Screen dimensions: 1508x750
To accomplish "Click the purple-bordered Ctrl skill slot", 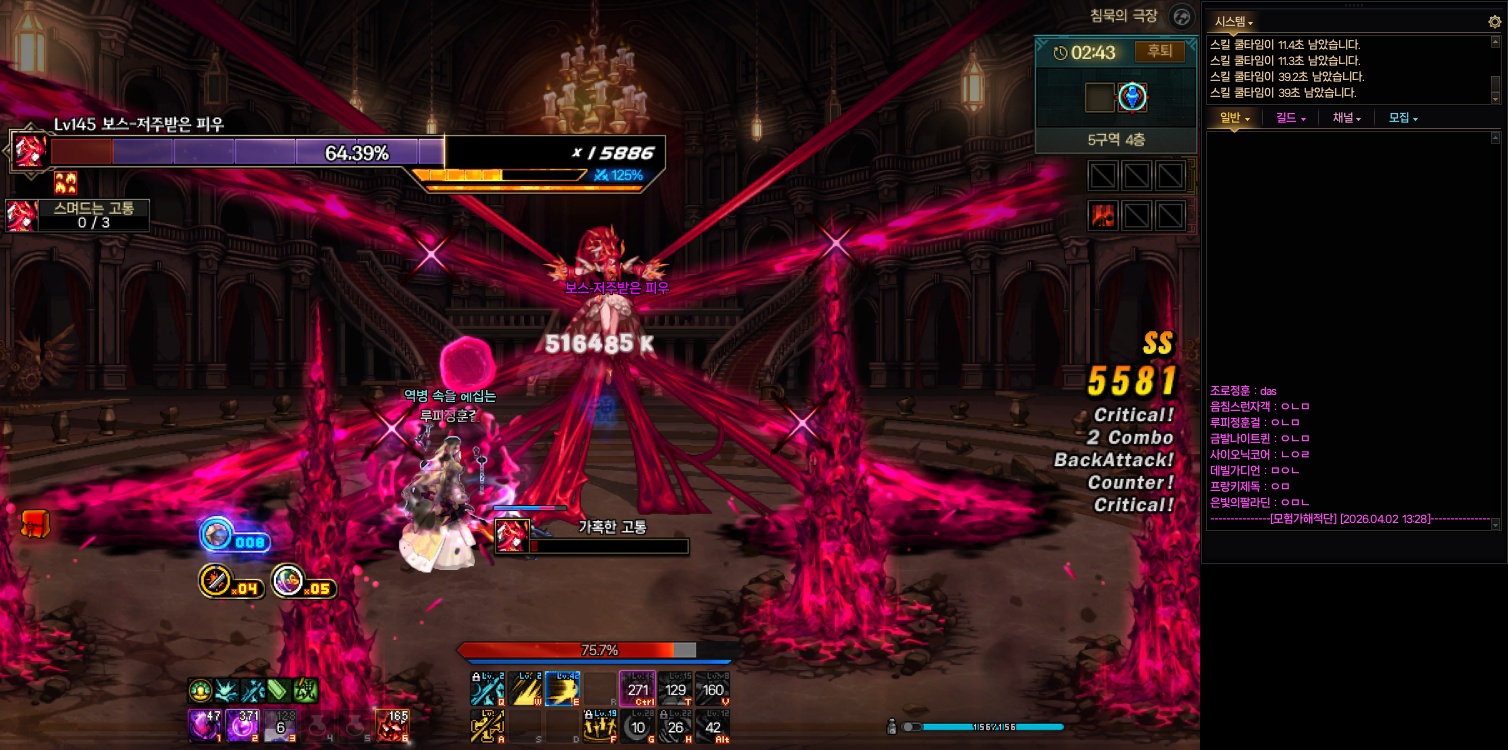I will point(638,689).
